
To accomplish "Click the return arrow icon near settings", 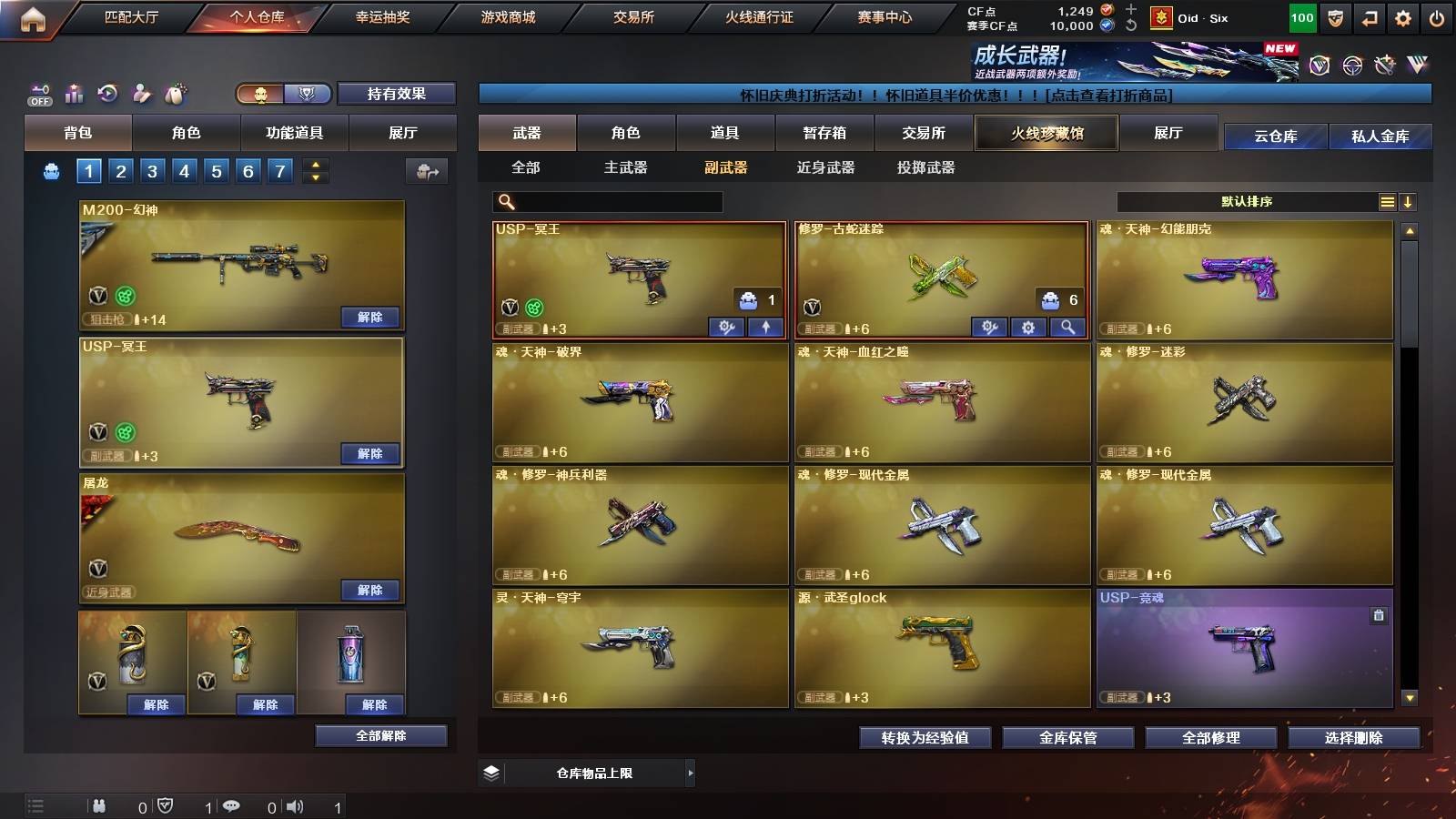I will tap(1369, 17).
